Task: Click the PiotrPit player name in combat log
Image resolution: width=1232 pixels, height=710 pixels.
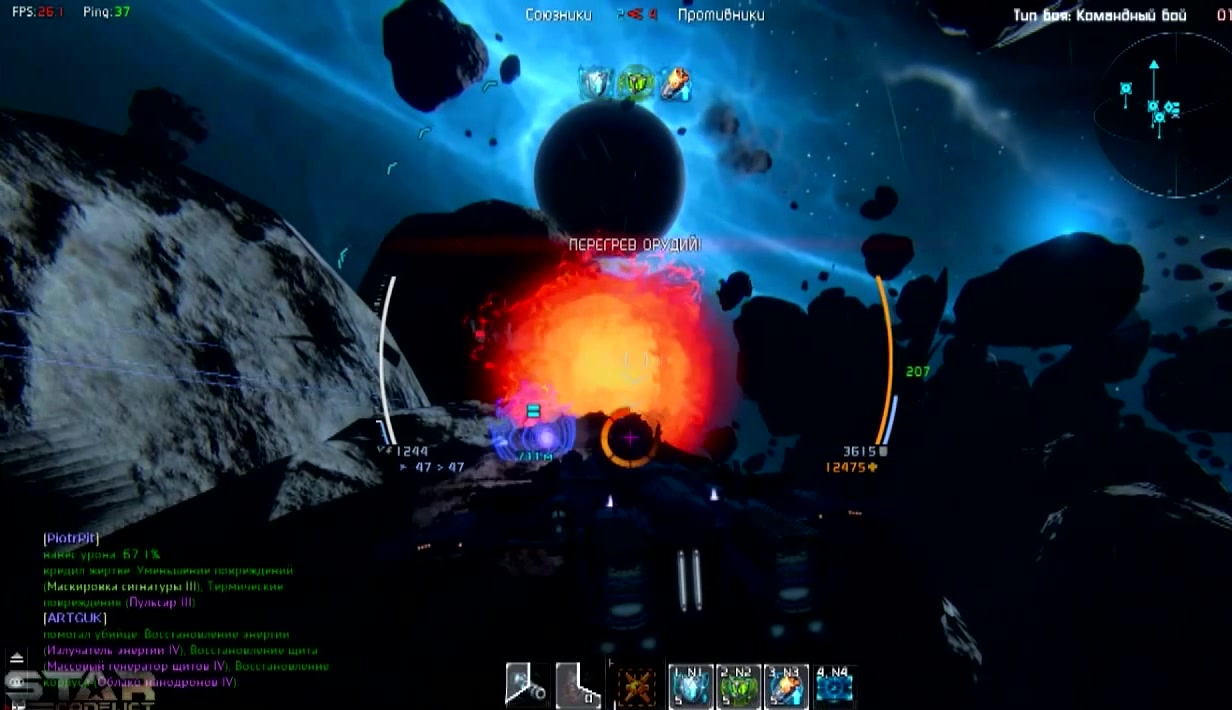Action: click(71, 538)
